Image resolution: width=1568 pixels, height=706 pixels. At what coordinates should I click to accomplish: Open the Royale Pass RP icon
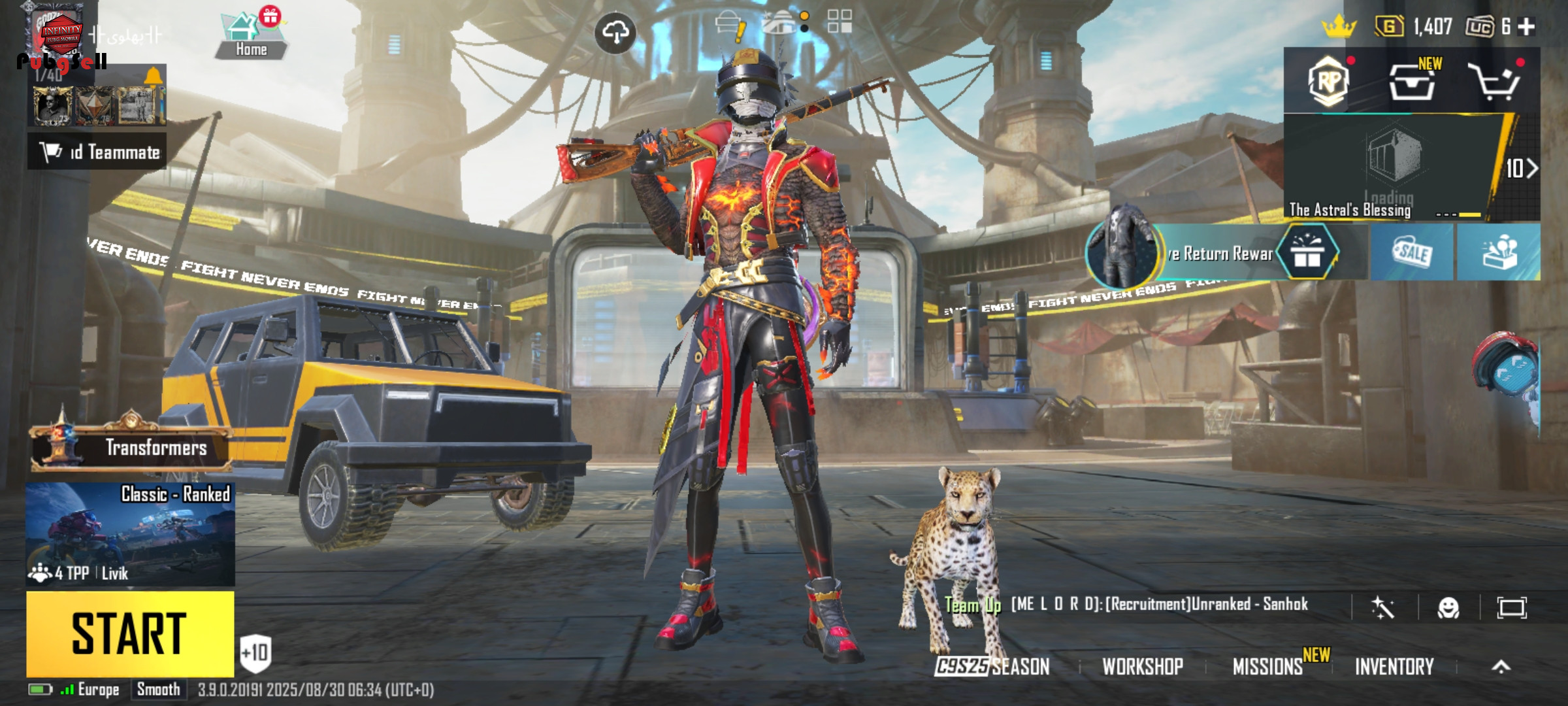point(1329,82)
